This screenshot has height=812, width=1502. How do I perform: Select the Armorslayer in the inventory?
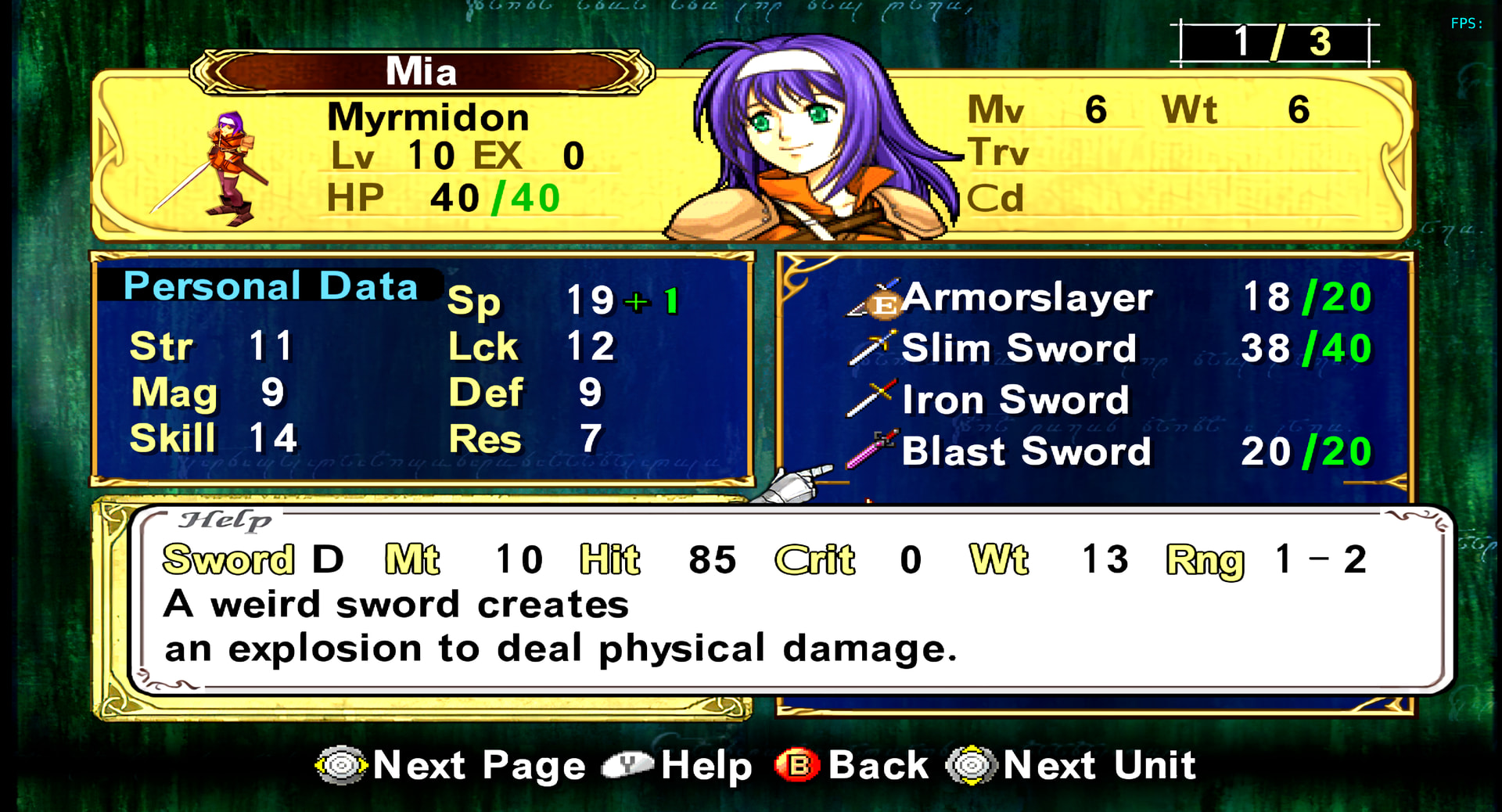coord(1026,298)
